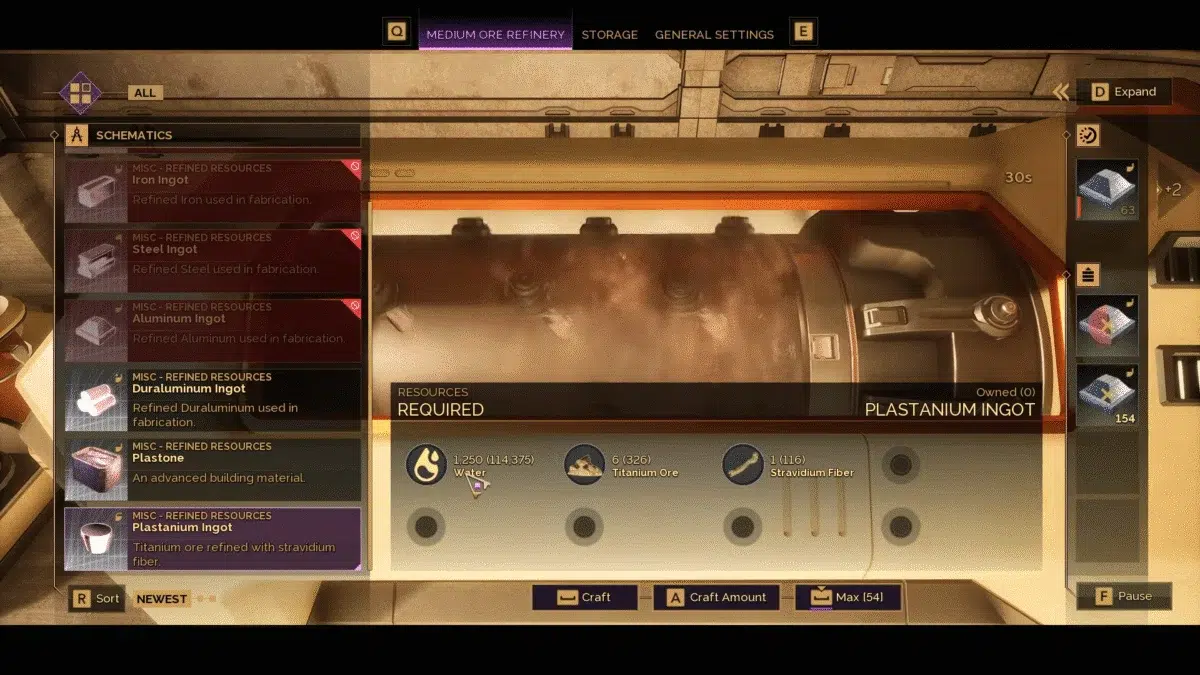1200x675 pixels.
Task: Select the Water resource icon
Action: click(426, 465)
